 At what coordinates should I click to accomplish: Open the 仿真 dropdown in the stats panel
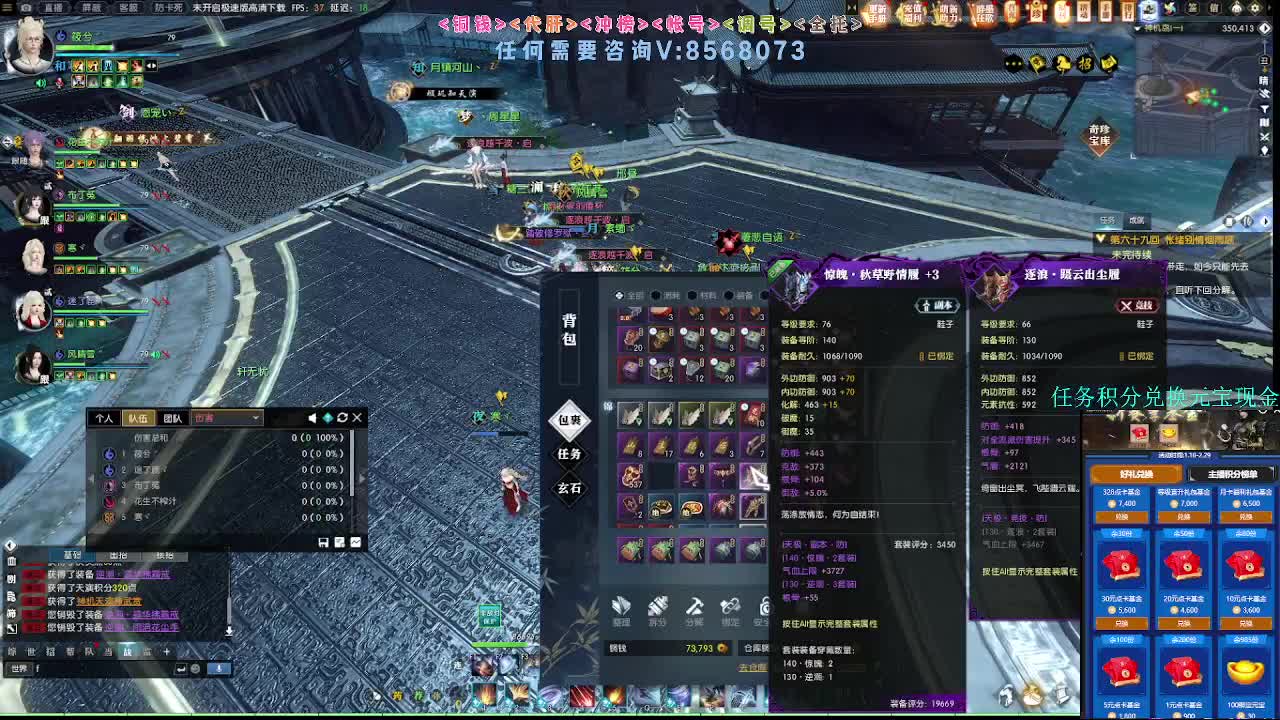227,418
